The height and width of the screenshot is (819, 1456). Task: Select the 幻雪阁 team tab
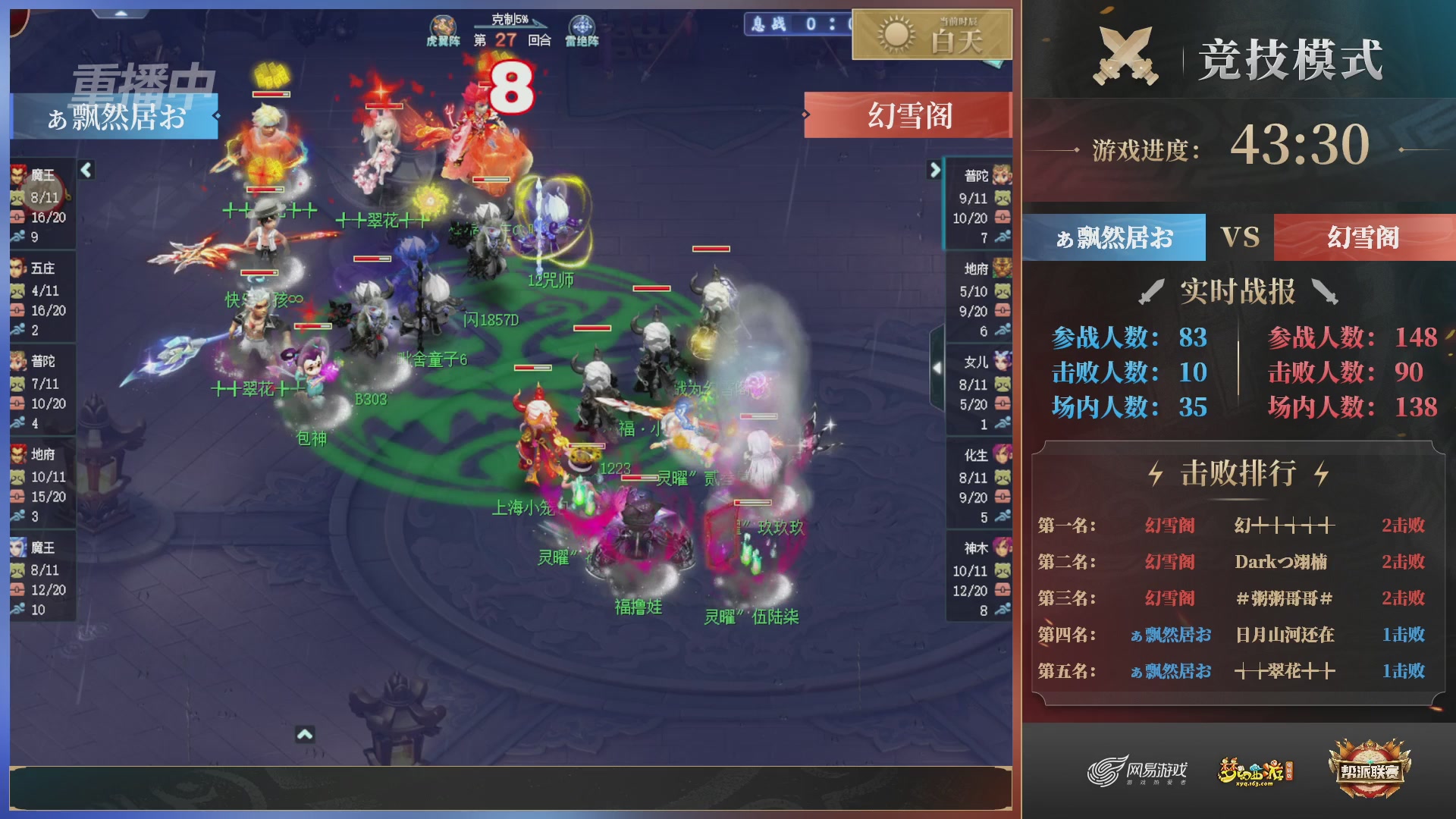click(1365, 237)
